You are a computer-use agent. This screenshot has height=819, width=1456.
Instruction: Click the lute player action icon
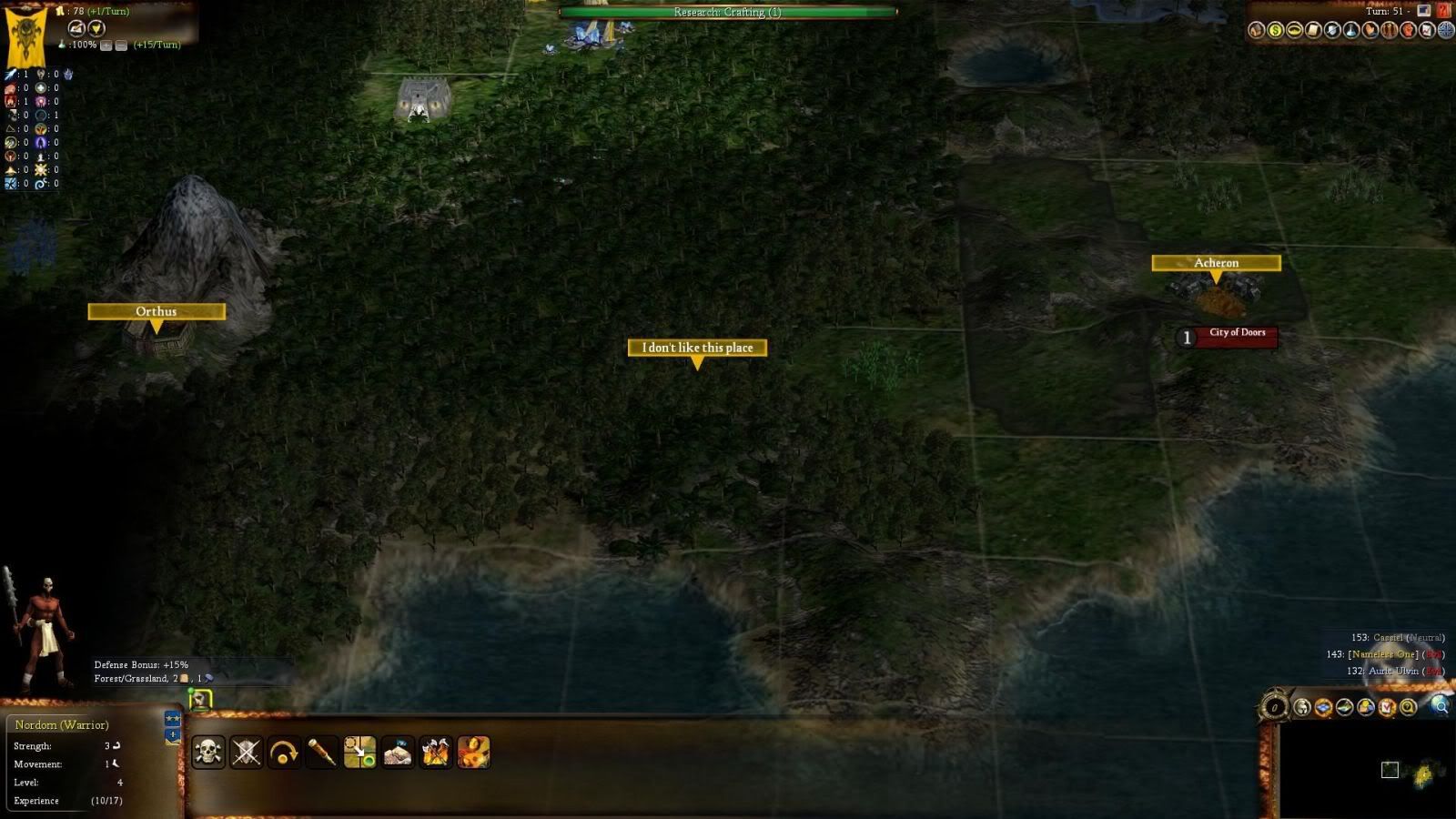click(473, 753)
